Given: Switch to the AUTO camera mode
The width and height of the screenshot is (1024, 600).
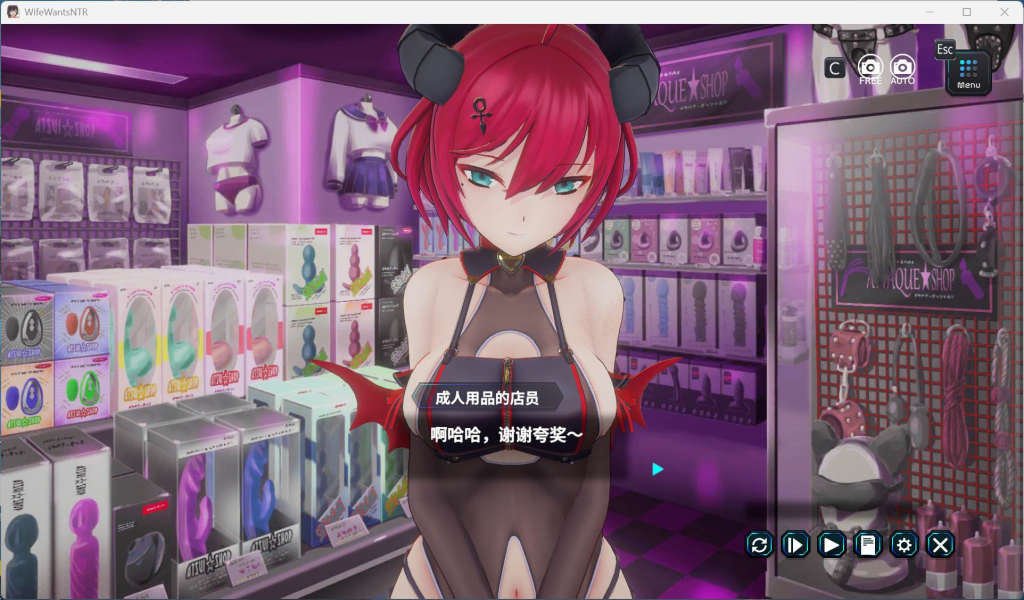Looking at the screenshot, I should pos(902,68).
